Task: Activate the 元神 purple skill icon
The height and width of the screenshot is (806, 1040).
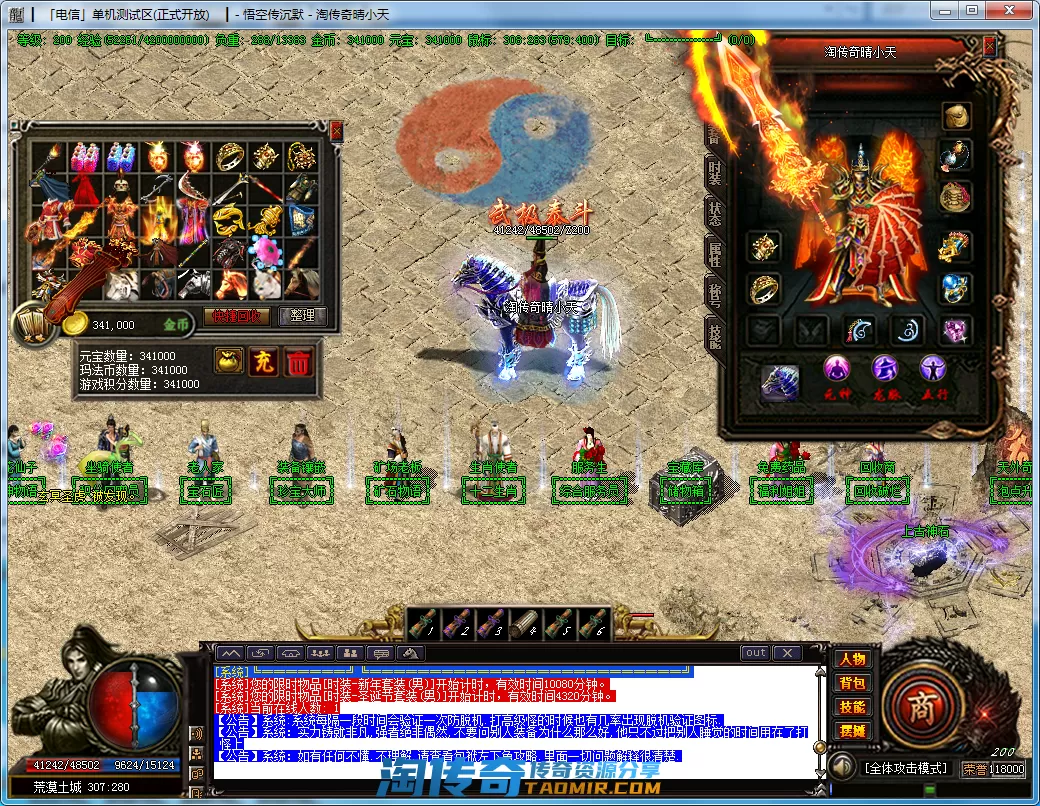Action: [x=836, y=369]
